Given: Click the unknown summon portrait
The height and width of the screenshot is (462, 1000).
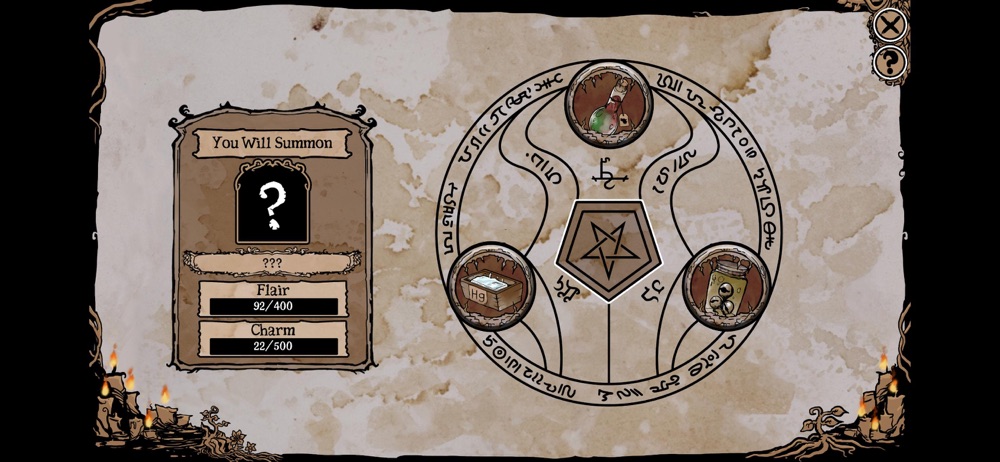Looking at the screenshot, I should pos(272,205).
